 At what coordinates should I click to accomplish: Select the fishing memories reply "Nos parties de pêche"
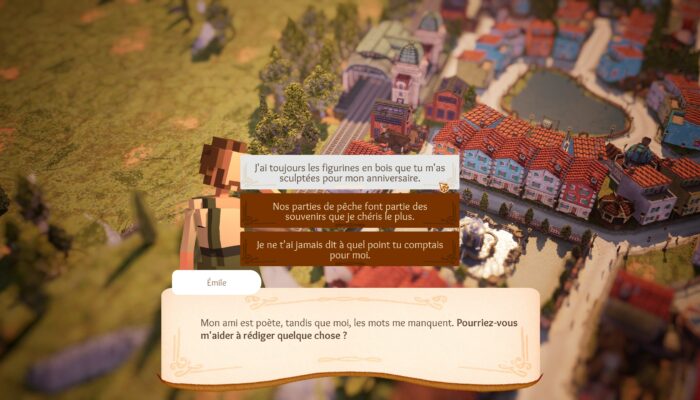[x=350, y=211]
